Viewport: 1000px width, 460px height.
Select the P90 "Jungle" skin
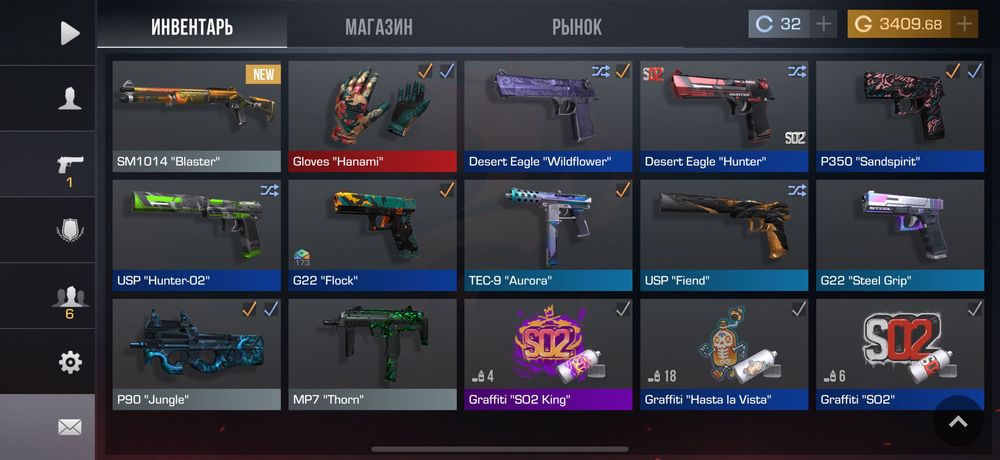pos(196,354)
